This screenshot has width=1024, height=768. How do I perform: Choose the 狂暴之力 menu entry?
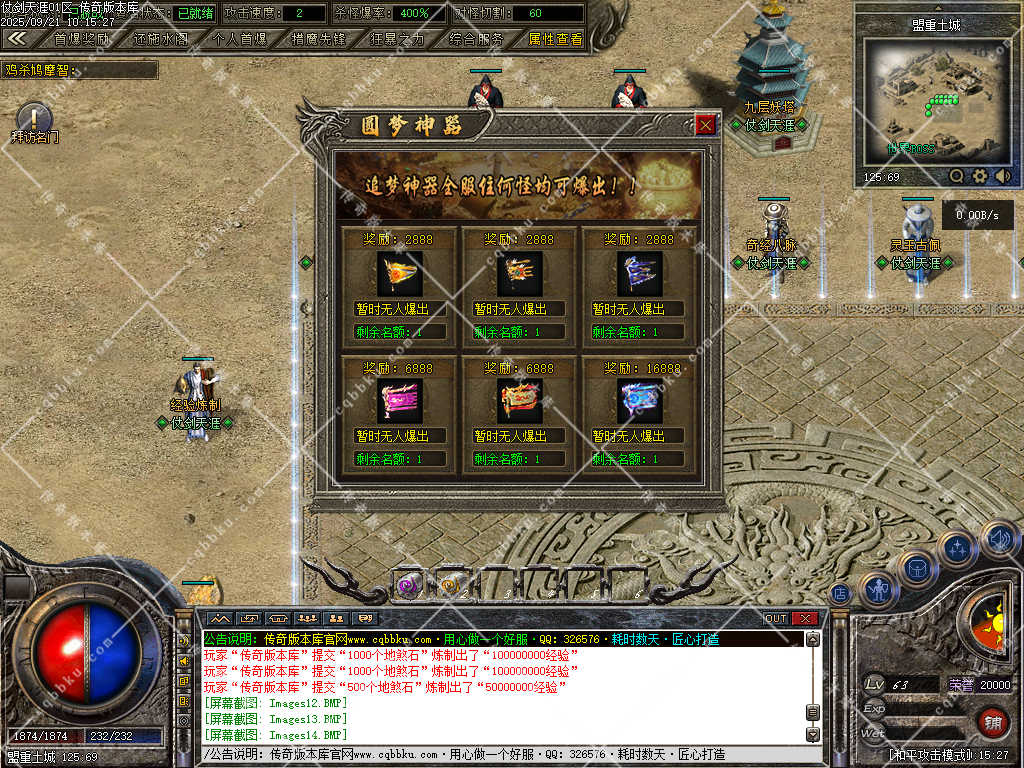click(x=397, y=39)
